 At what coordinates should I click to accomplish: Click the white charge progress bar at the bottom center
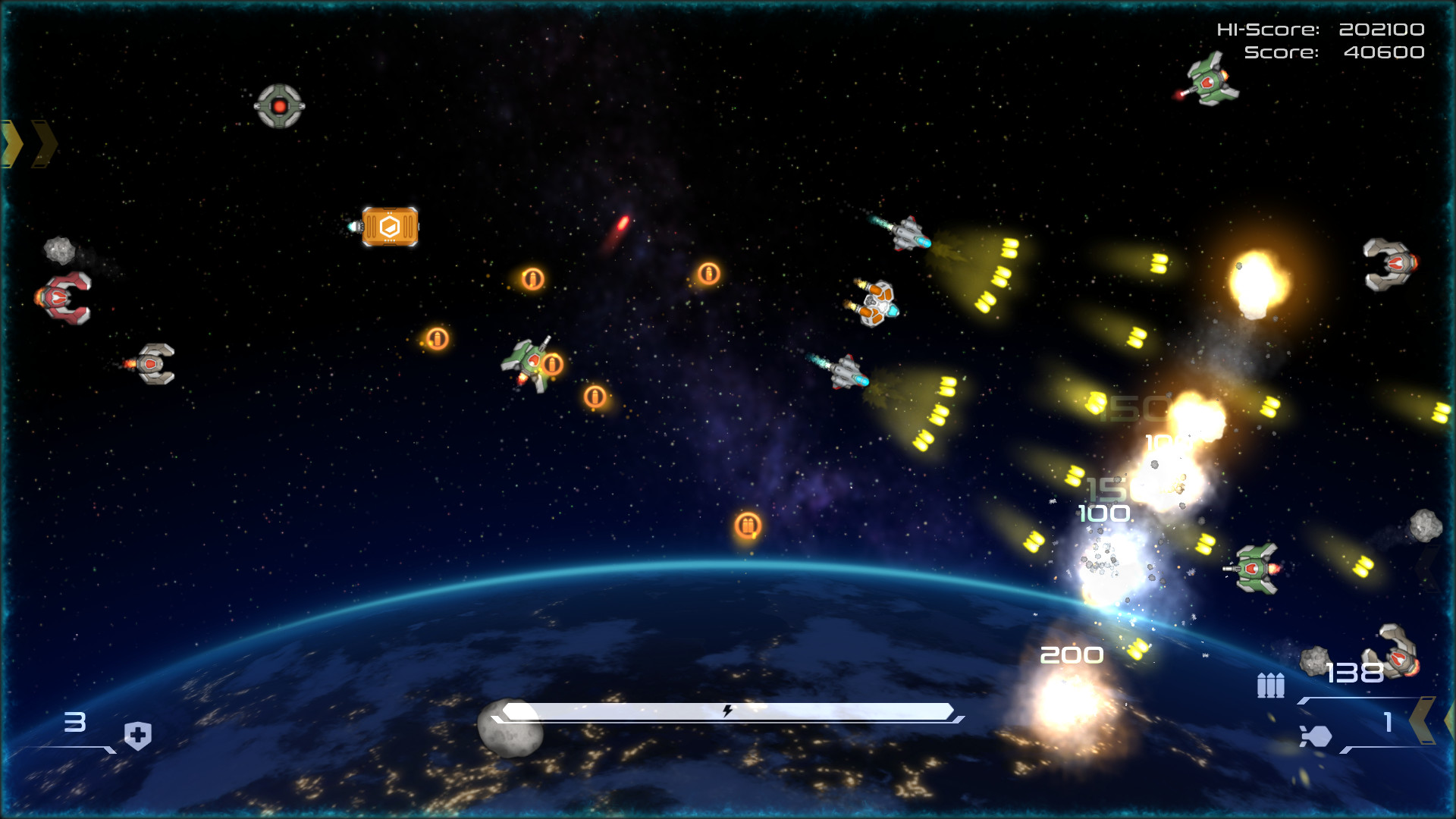tap(728, 711)
